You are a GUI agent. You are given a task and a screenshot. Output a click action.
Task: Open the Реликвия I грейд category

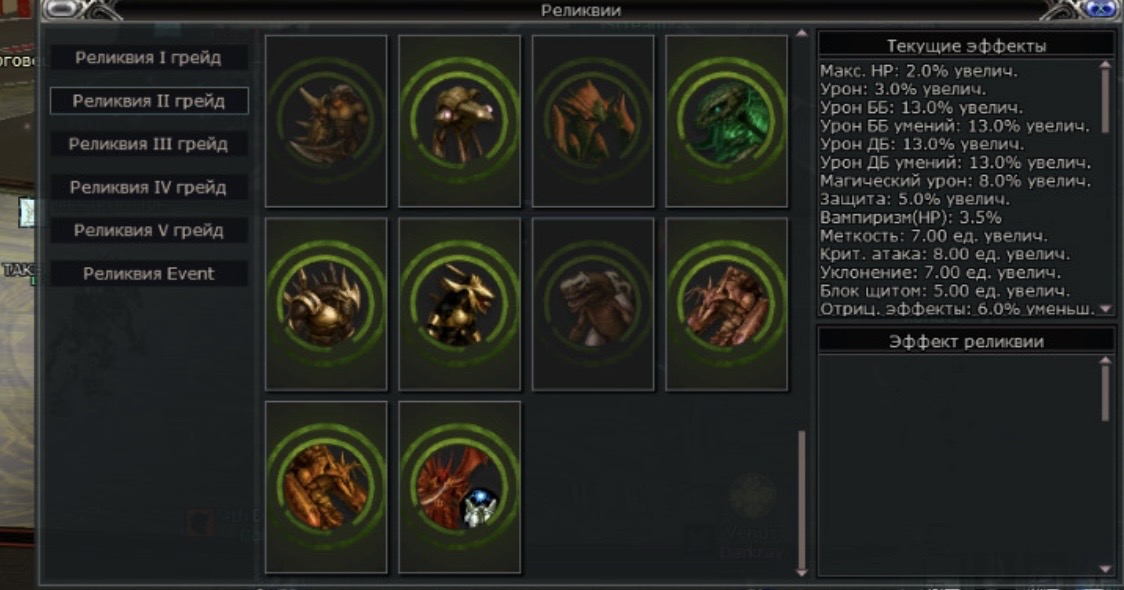[148, 58]
